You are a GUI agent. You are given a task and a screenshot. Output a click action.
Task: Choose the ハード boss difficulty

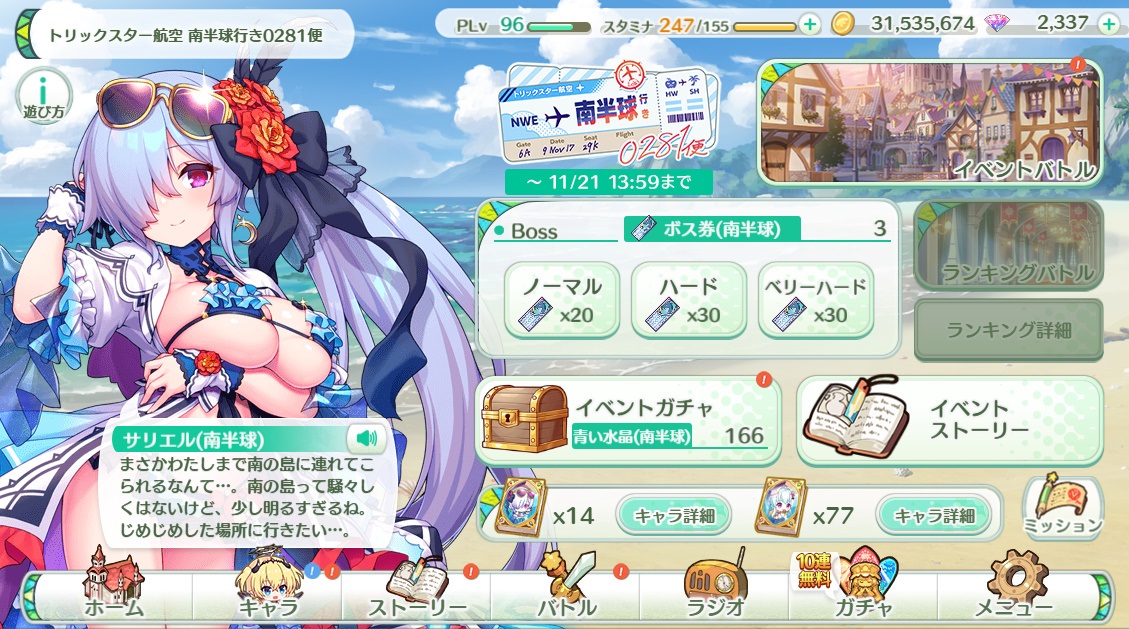[689, 301]
